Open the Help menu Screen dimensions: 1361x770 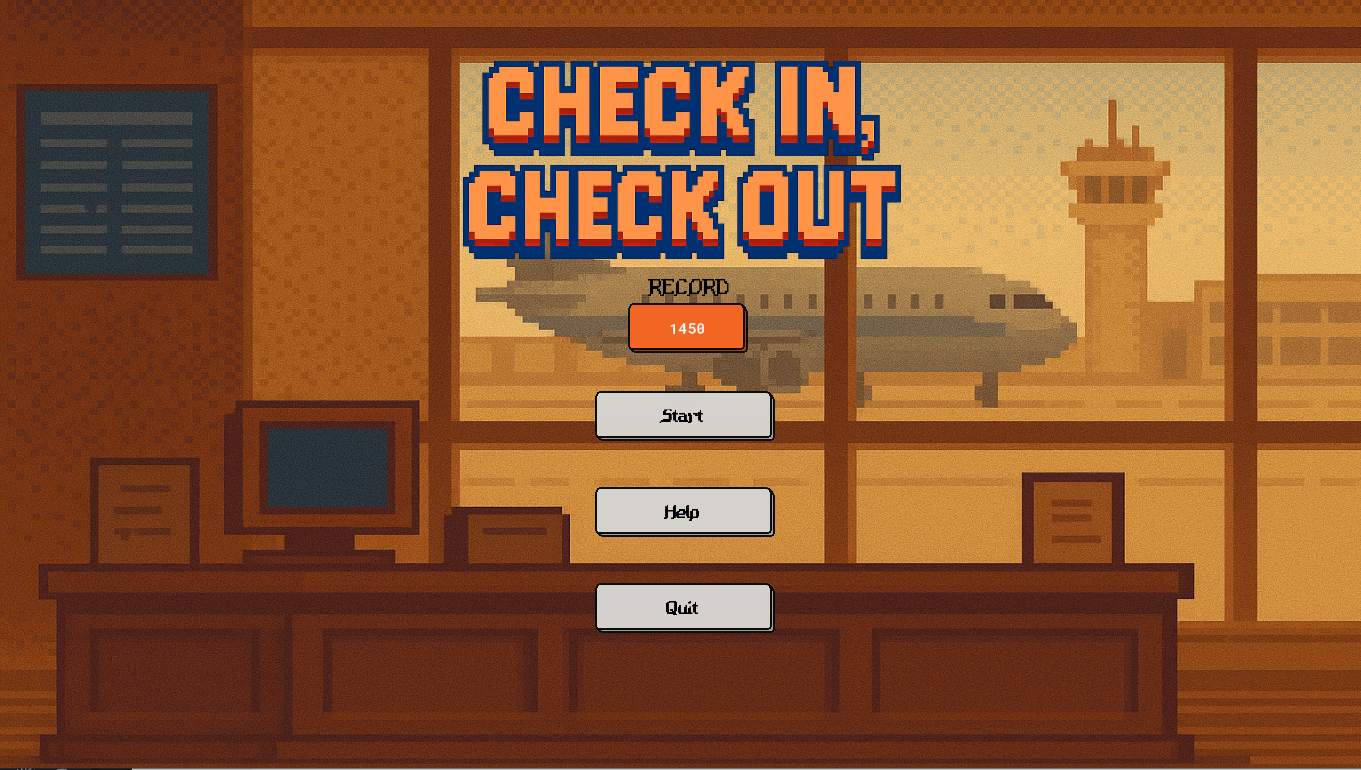pos(684,511)
